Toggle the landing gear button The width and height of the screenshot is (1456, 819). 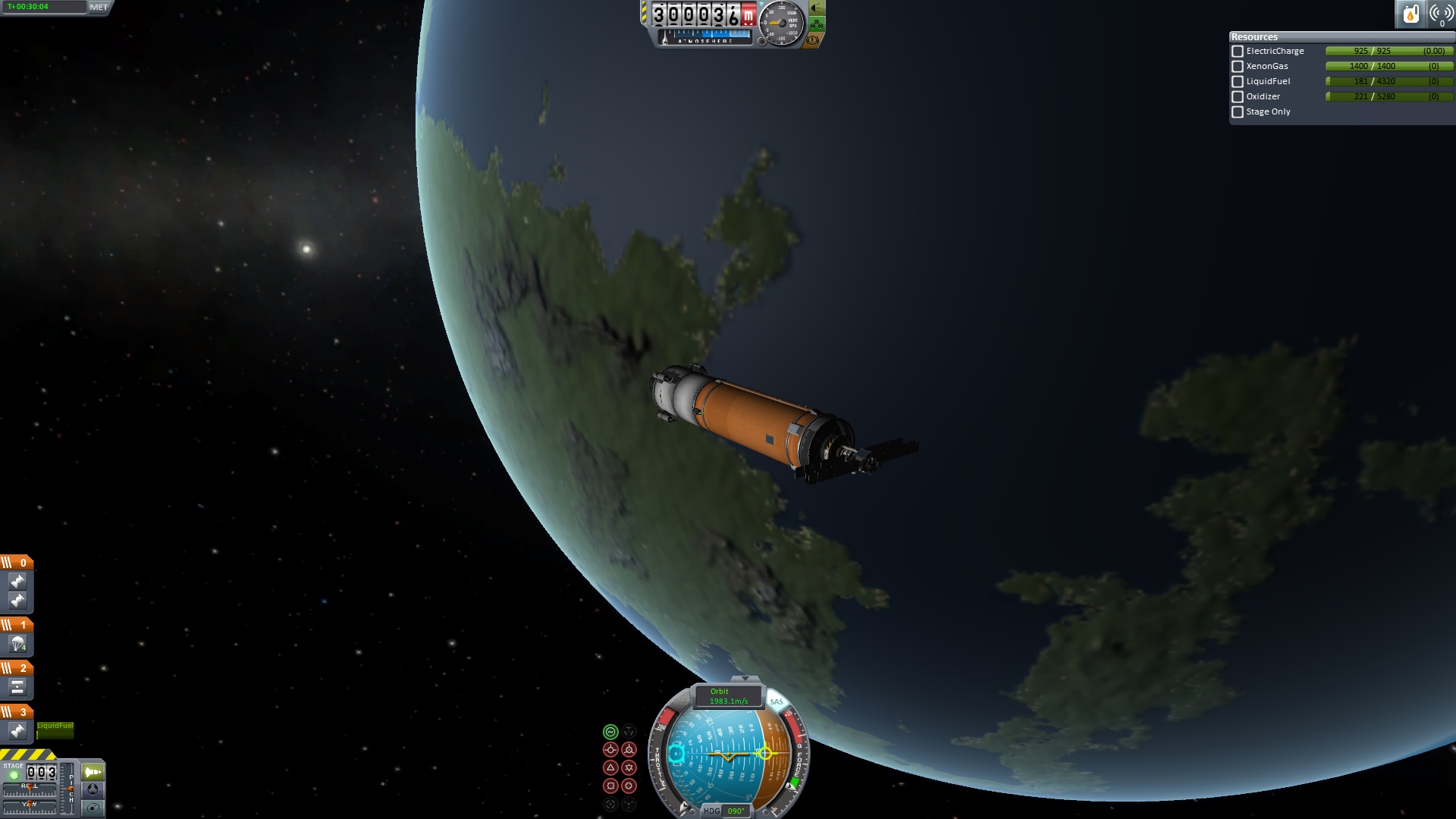pyautogui.click(x=816, y=24)
